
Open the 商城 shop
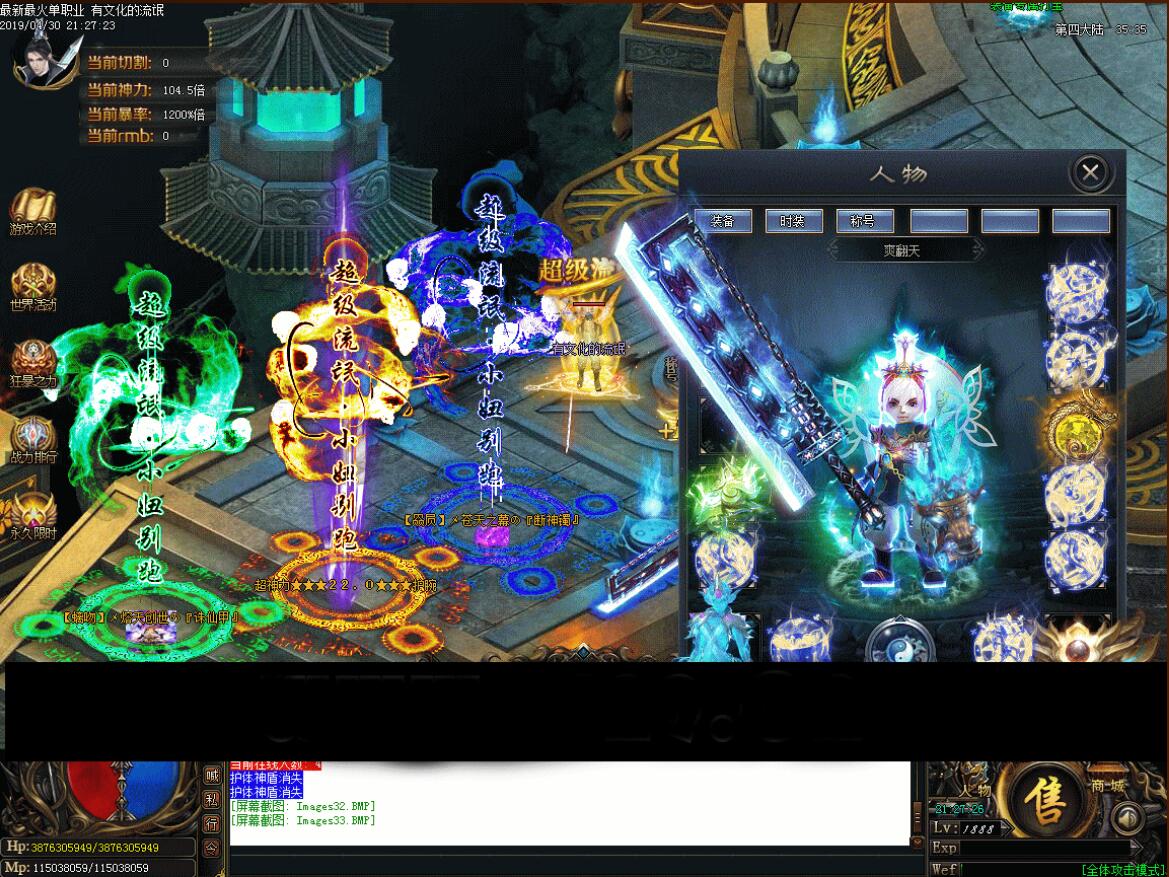[x=1109, y=786]
